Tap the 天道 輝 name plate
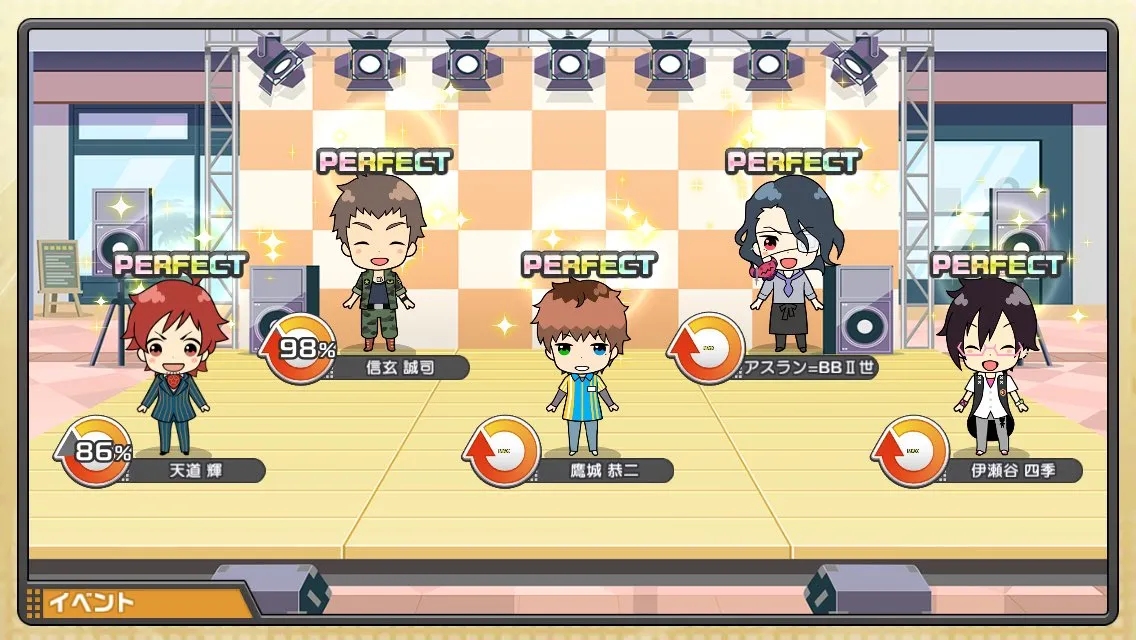This screenshot has height=640, width=1136. click(x=194, y=470)
